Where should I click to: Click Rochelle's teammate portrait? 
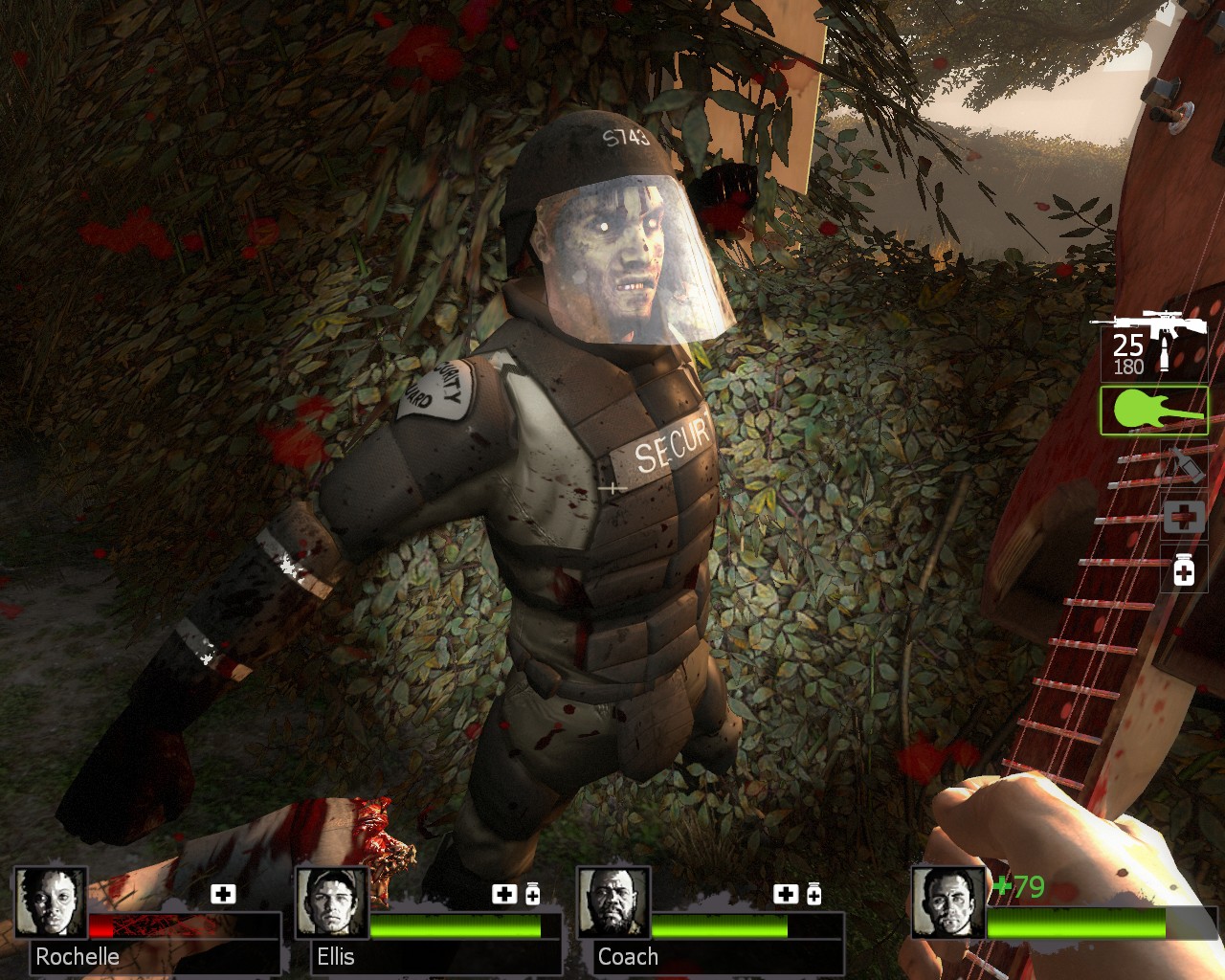51,902
